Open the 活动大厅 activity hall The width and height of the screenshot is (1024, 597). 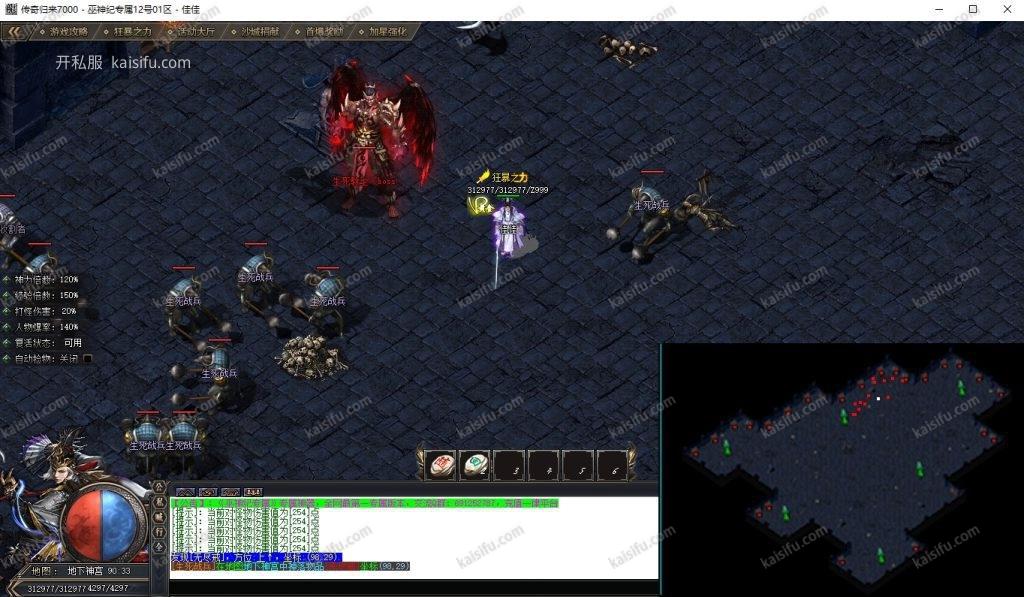coord(196,31)
